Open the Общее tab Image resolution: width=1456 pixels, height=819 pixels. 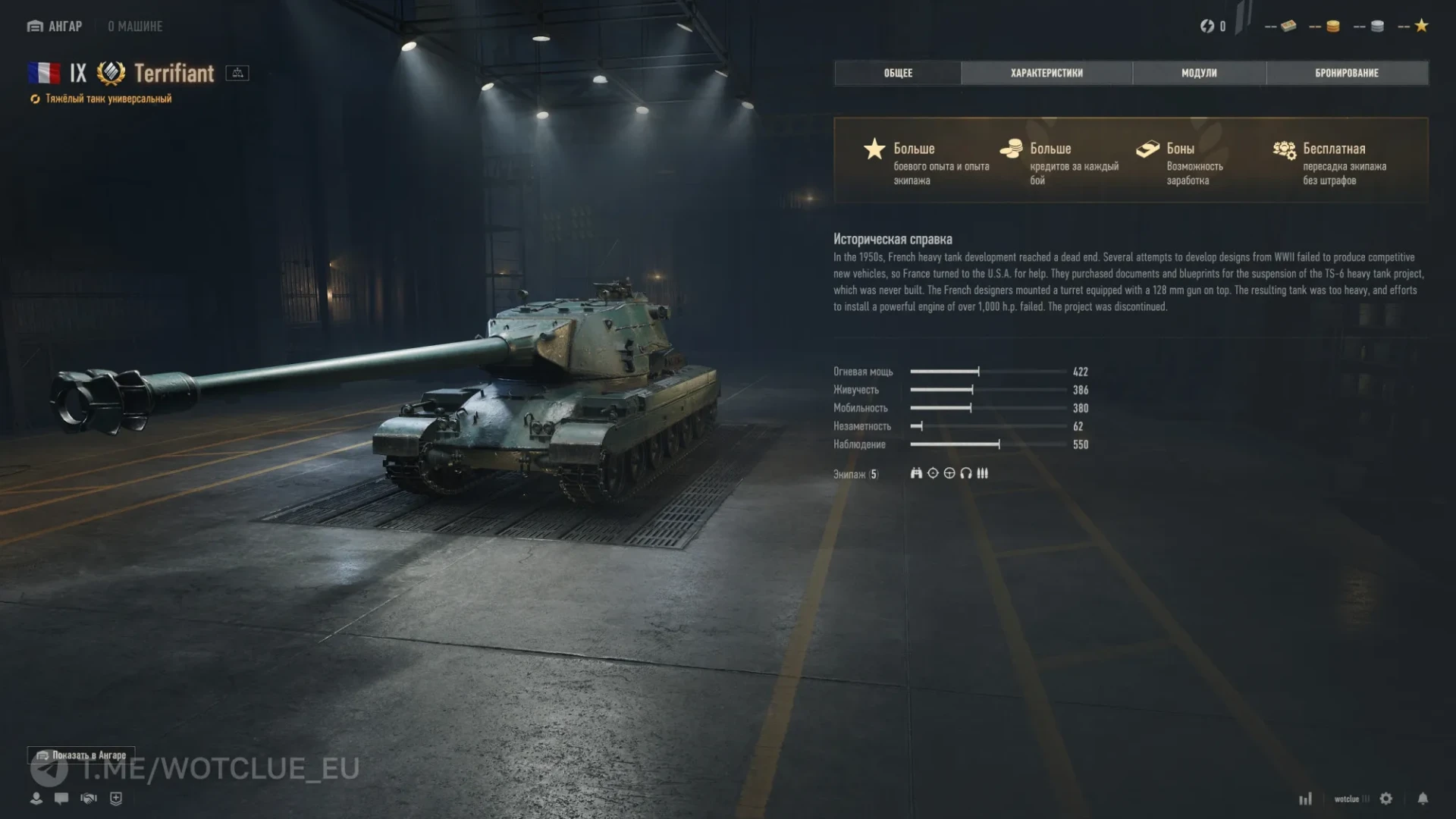click(898, 73)
